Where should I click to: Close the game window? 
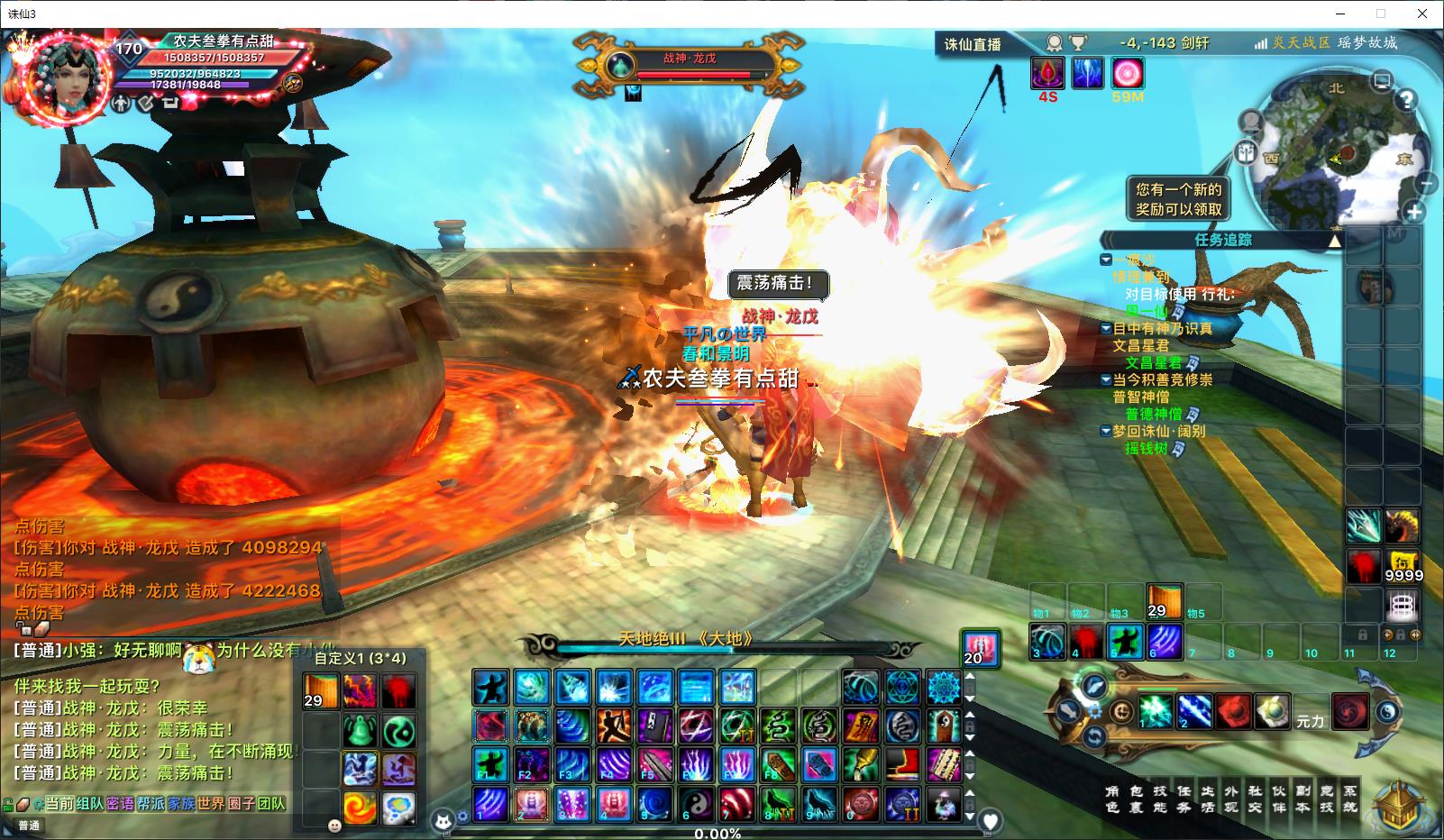click(x=1423, y=14)
